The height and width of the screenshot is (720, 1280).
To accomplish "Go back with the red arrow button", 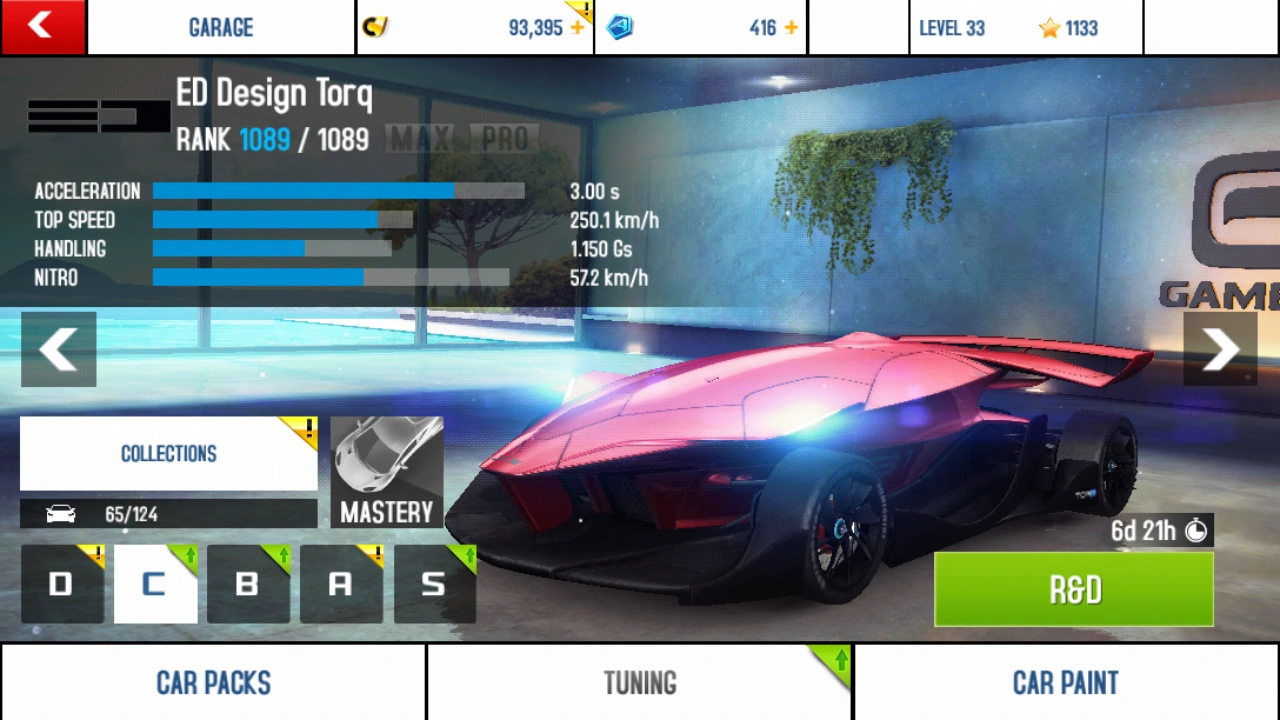I will tap(43, 27).
